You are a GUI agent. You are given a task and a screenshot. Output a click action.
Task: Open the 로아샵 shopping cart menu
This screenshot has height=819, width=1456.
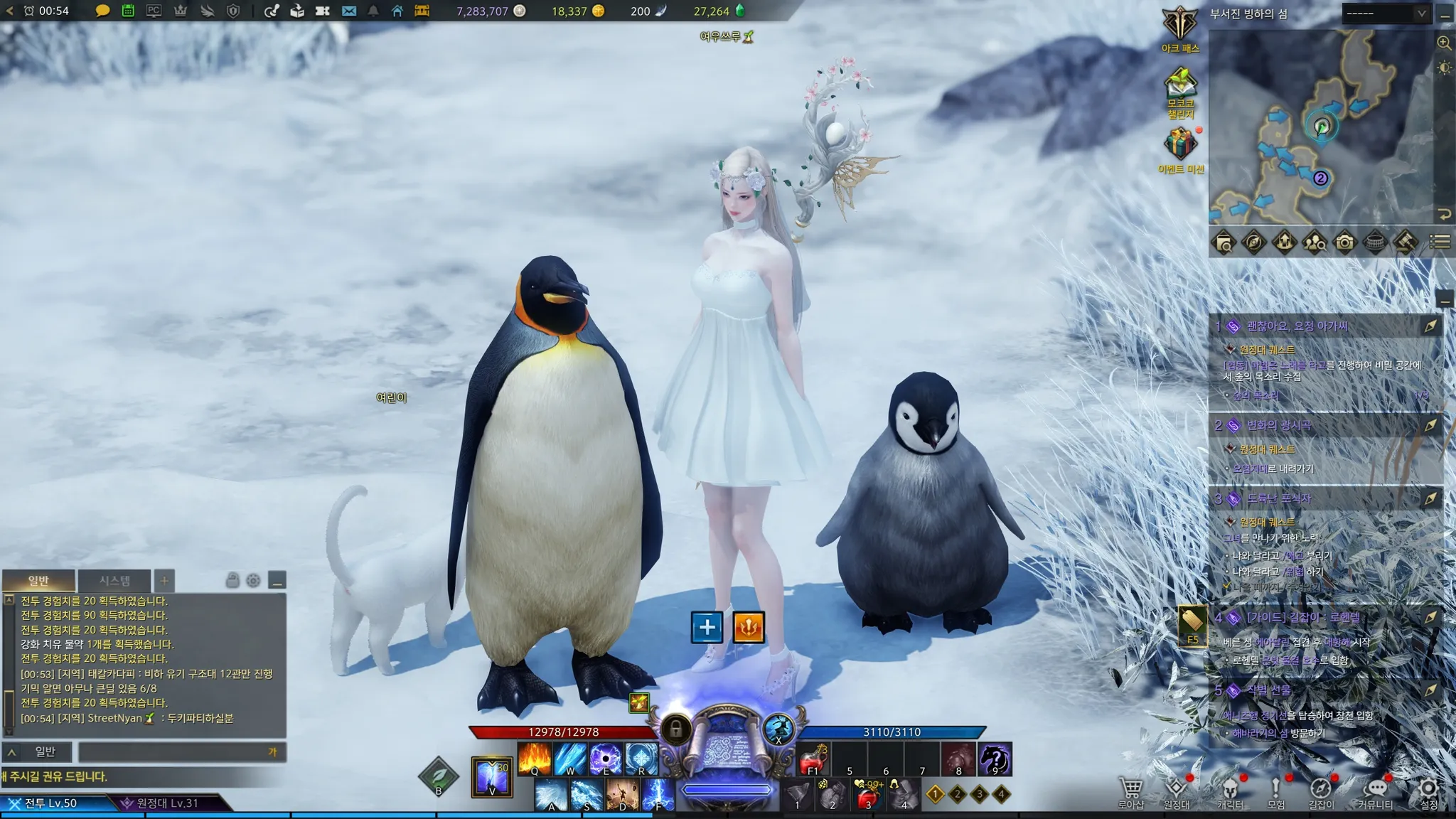1130,792
